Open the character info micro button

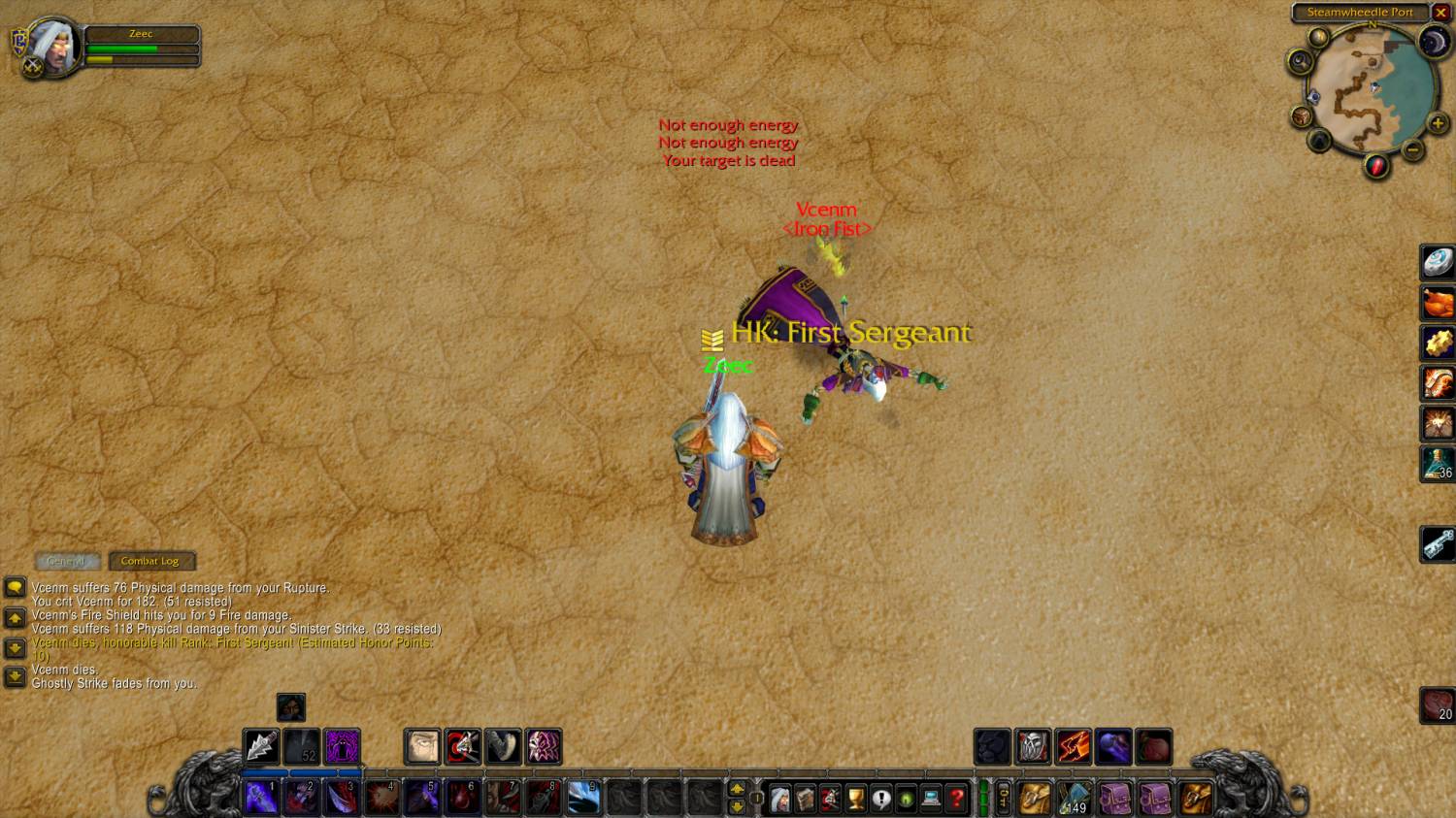[x=779, y=799]
